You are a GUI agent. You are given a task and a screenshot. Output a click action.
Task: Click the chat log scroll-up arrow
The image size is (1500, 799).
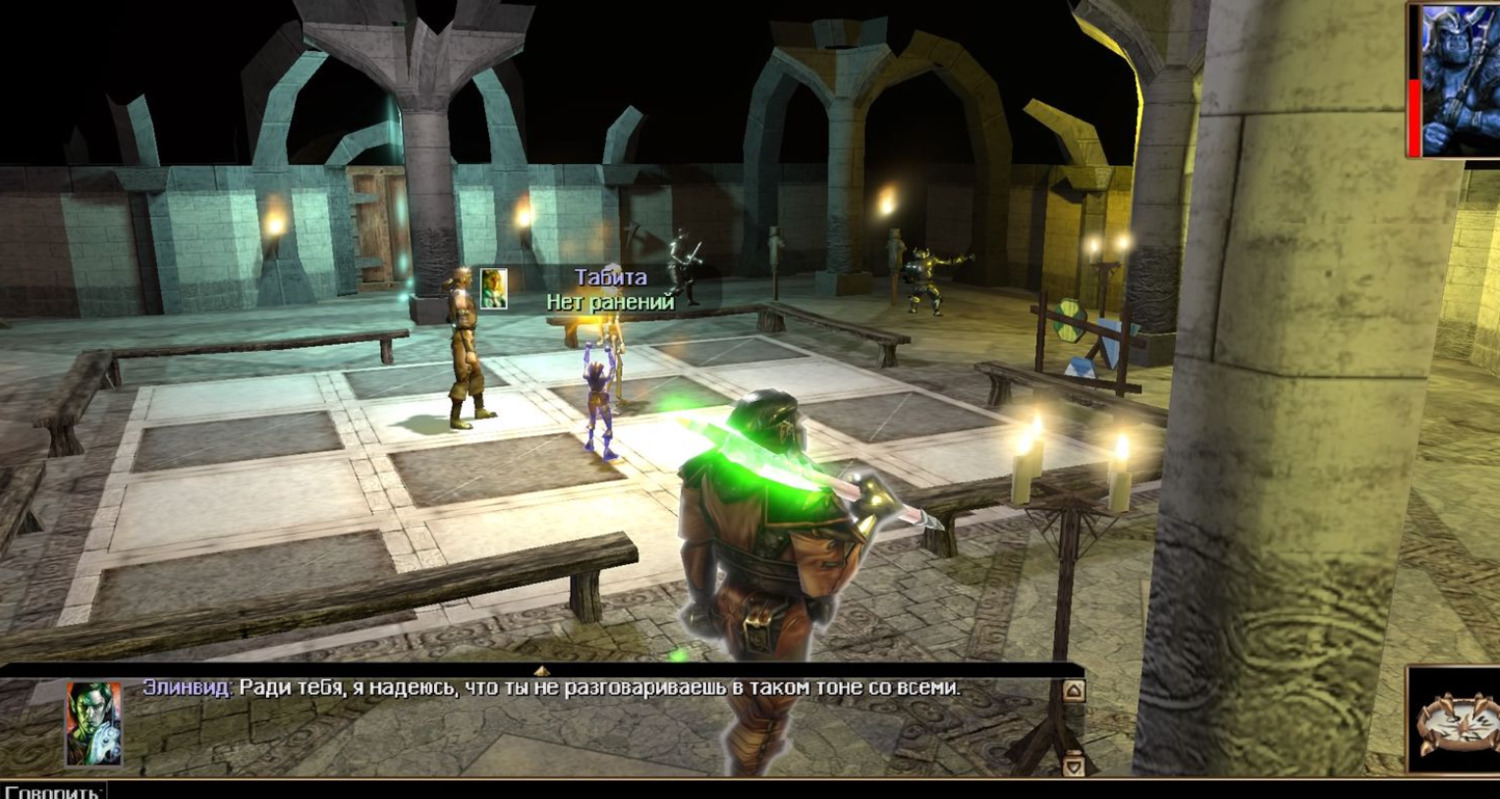[x=1073, y=691]
